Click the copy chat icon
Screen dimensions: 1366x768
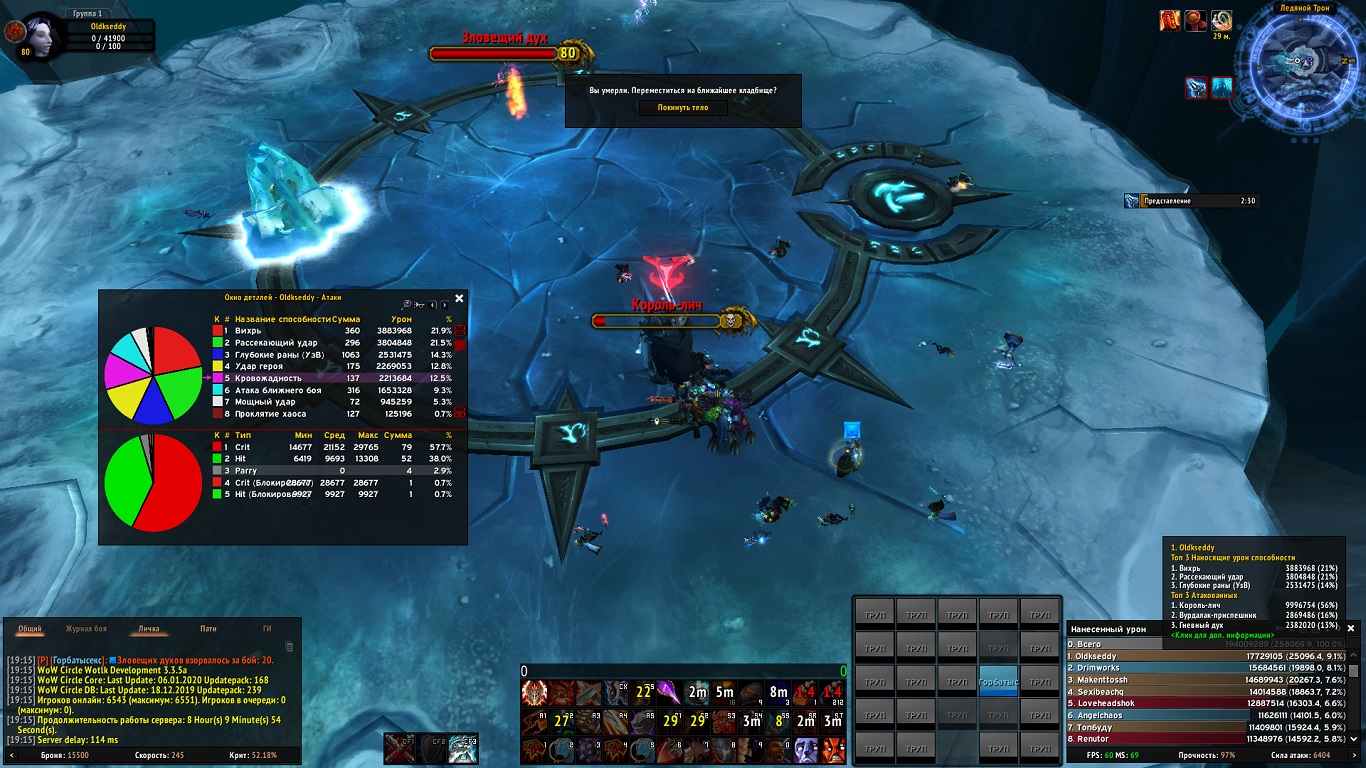pos(290,647)
